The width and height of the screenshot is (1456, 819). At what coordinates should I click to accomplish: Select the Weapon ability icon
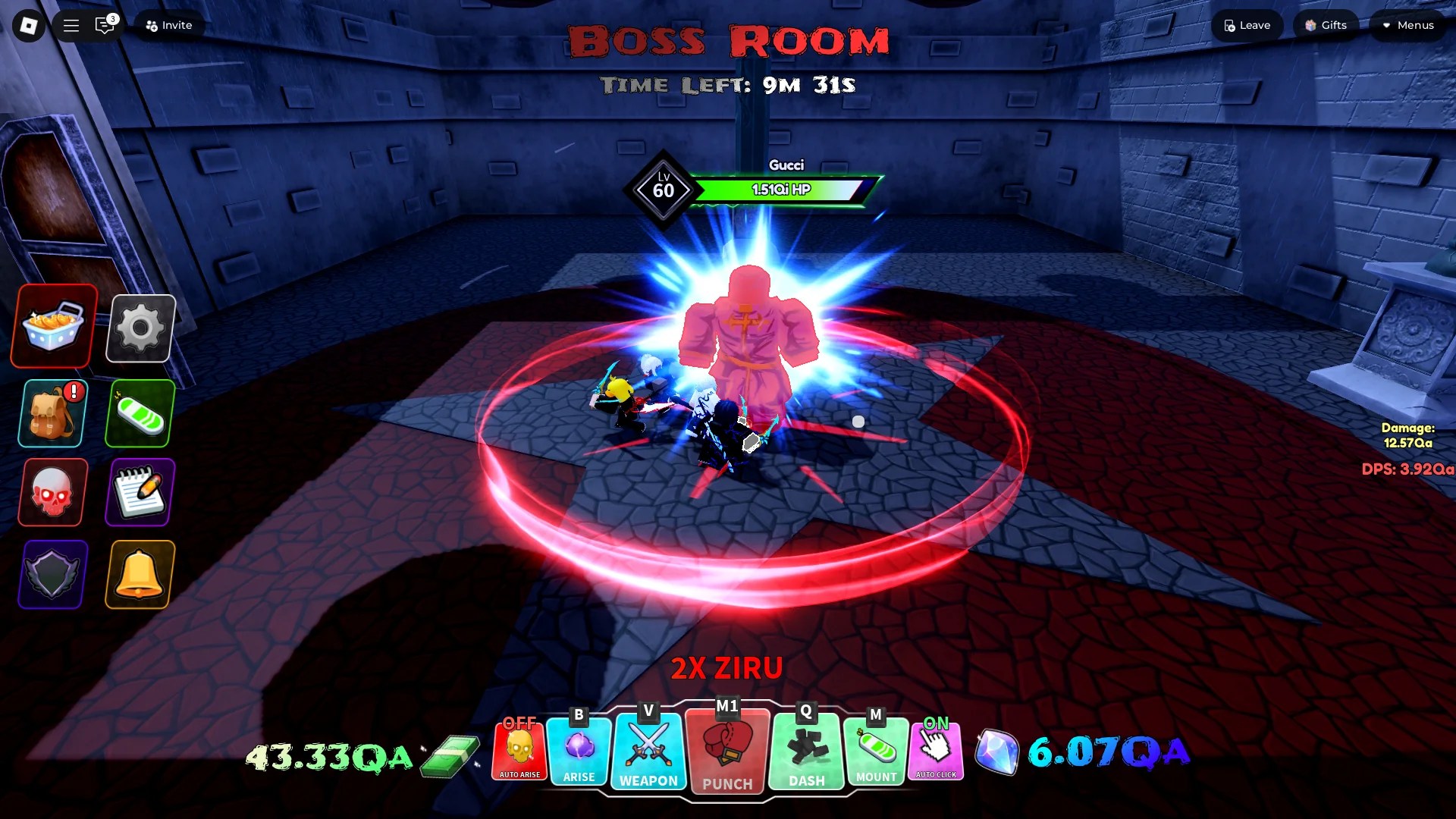point(648,751)
